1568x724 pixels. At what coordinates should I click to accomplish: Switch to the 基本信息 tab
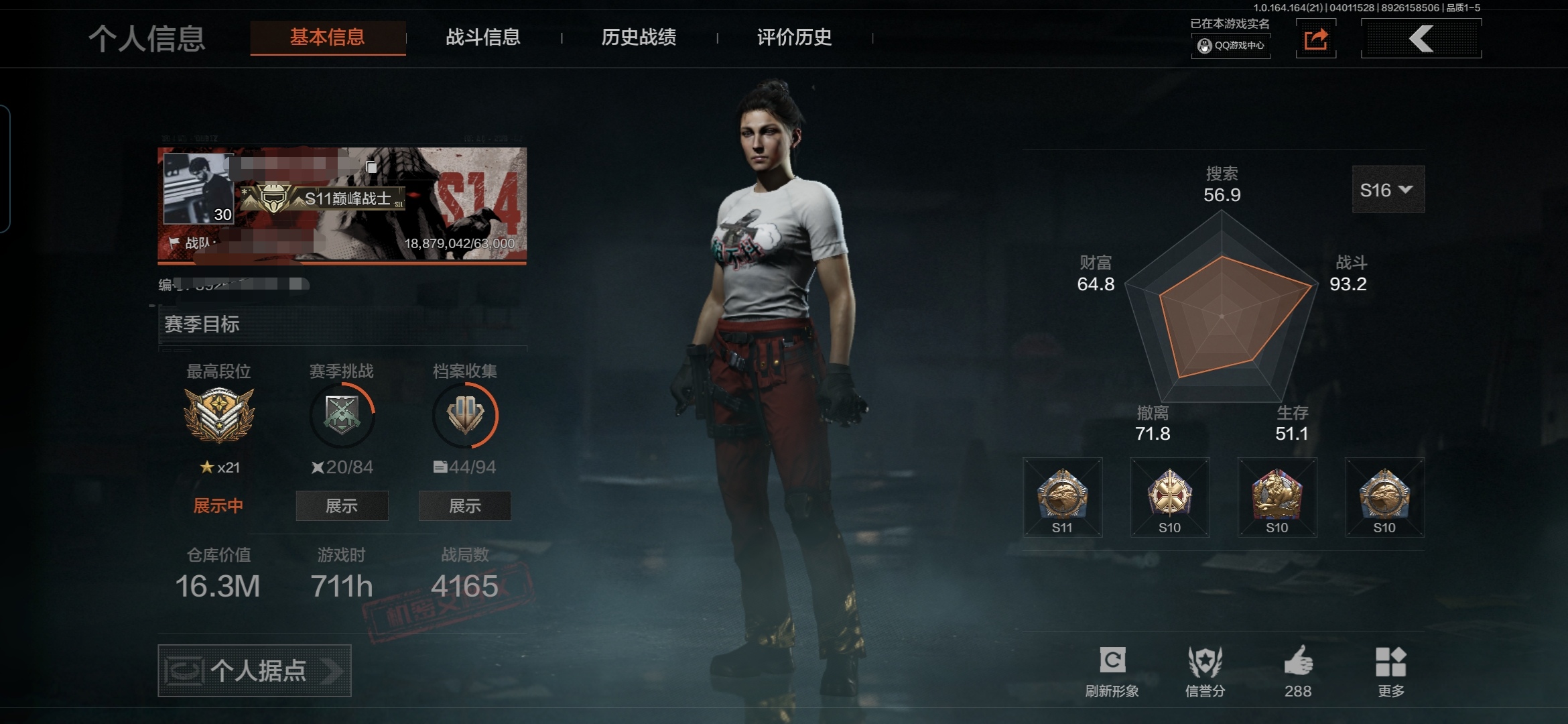[327, 38]
